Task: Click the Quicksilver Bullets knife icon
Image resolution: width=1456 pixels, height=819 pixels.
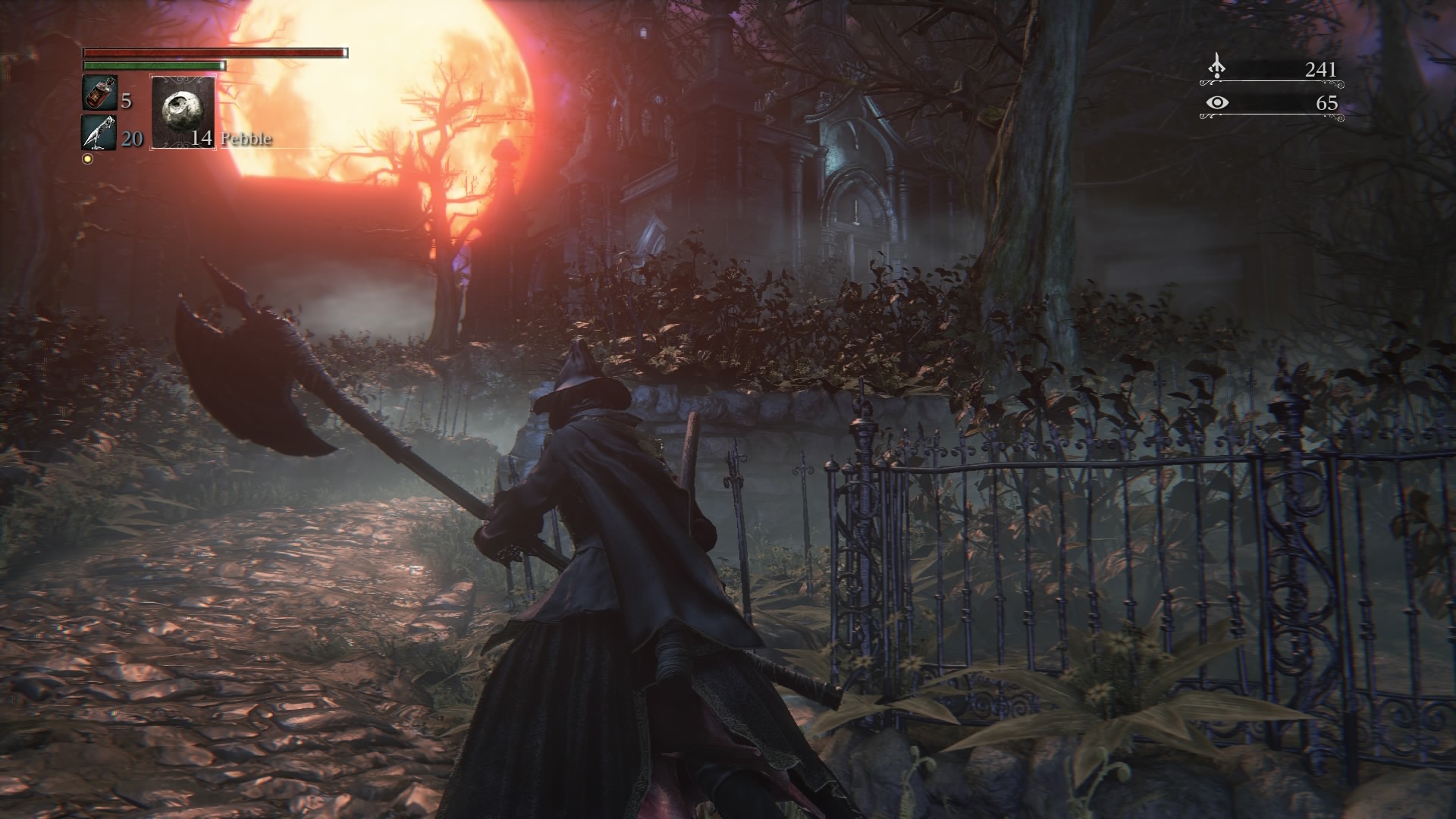Action: (96, 139)
